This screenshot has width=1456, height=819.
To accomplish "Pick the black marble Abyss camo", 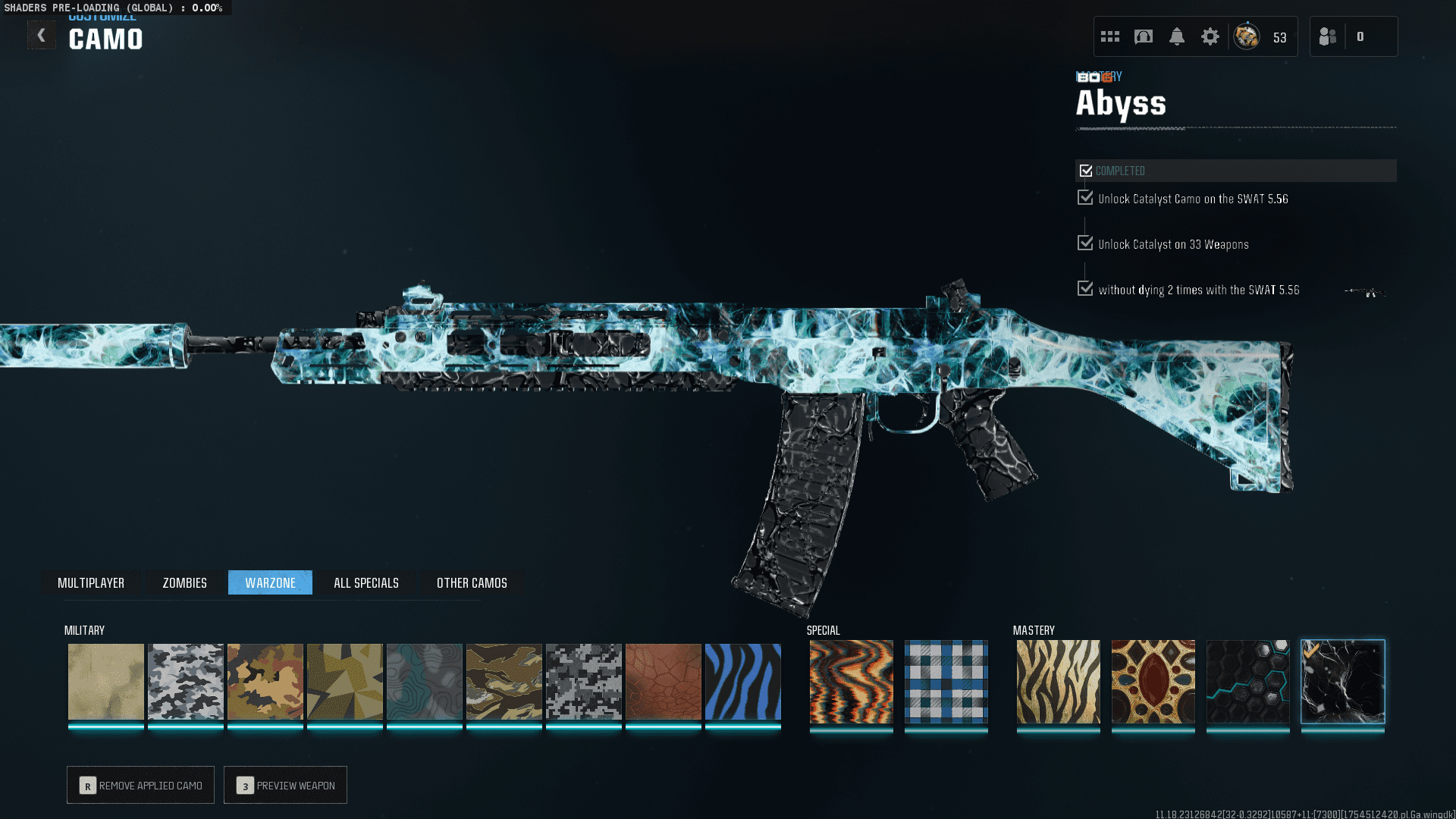I will click(x=1342, y=682).
